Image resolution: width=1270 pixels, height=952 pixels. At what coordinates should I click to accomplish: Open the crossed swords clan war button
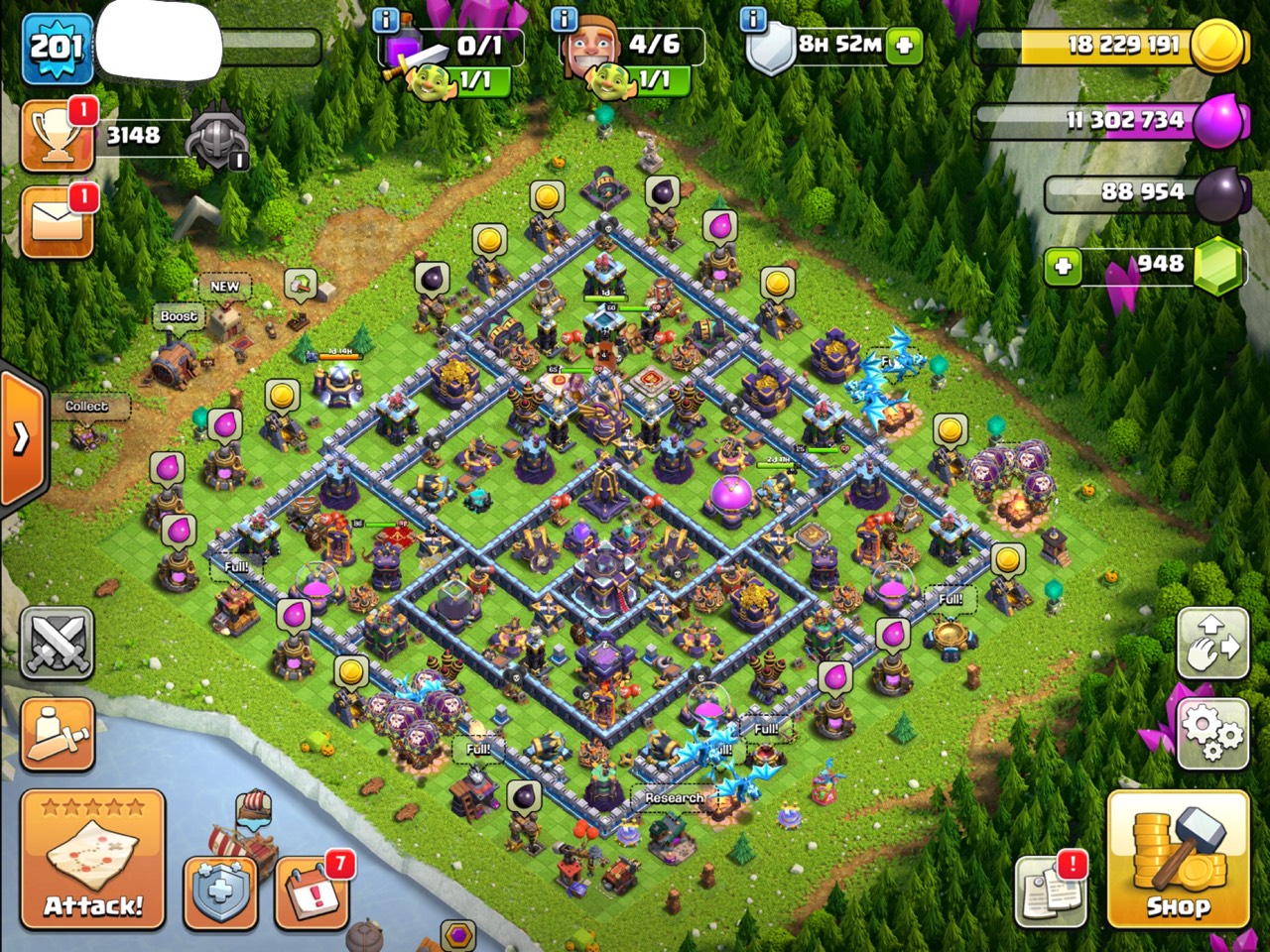click(57, 644)
